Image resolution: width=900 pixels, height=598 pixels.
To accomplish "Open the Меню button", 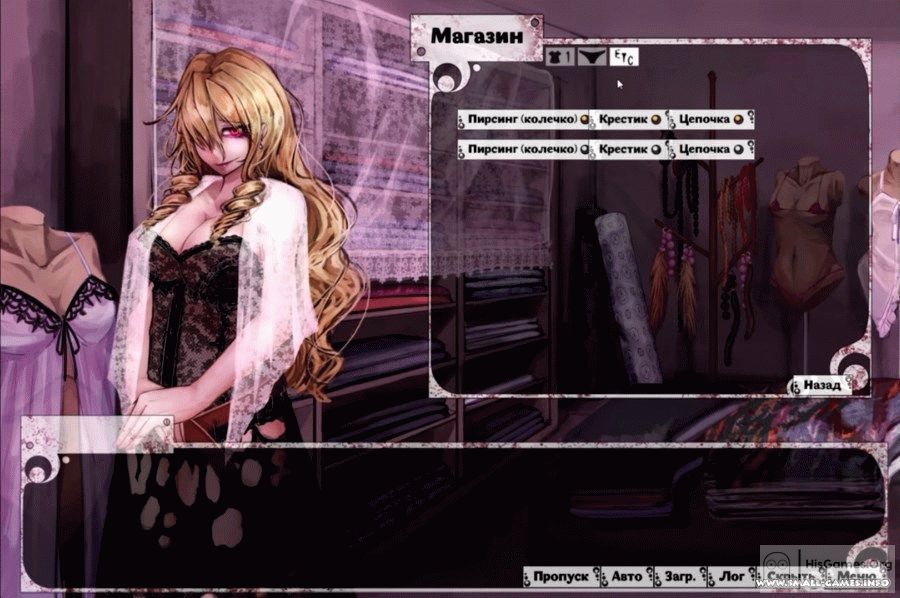I will [856, 577].
